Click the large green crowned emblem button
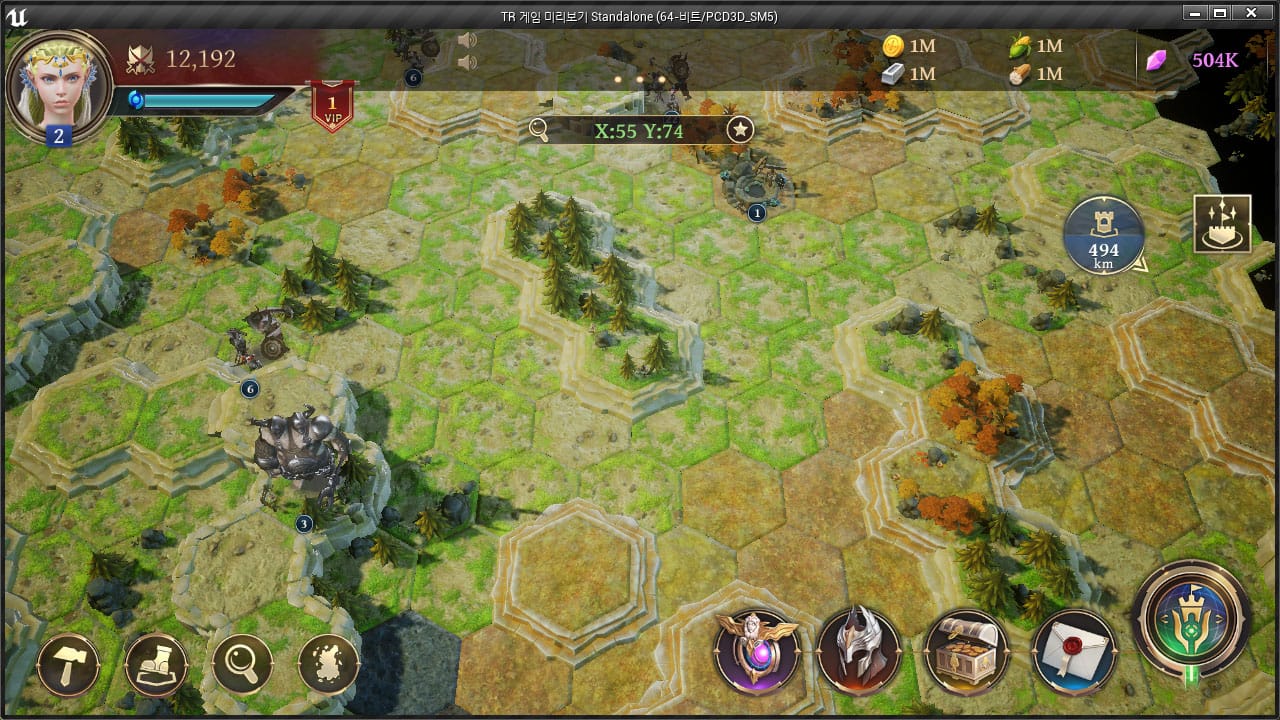The width and height of the screenshot is (1280, 720). coord(1191,618)
